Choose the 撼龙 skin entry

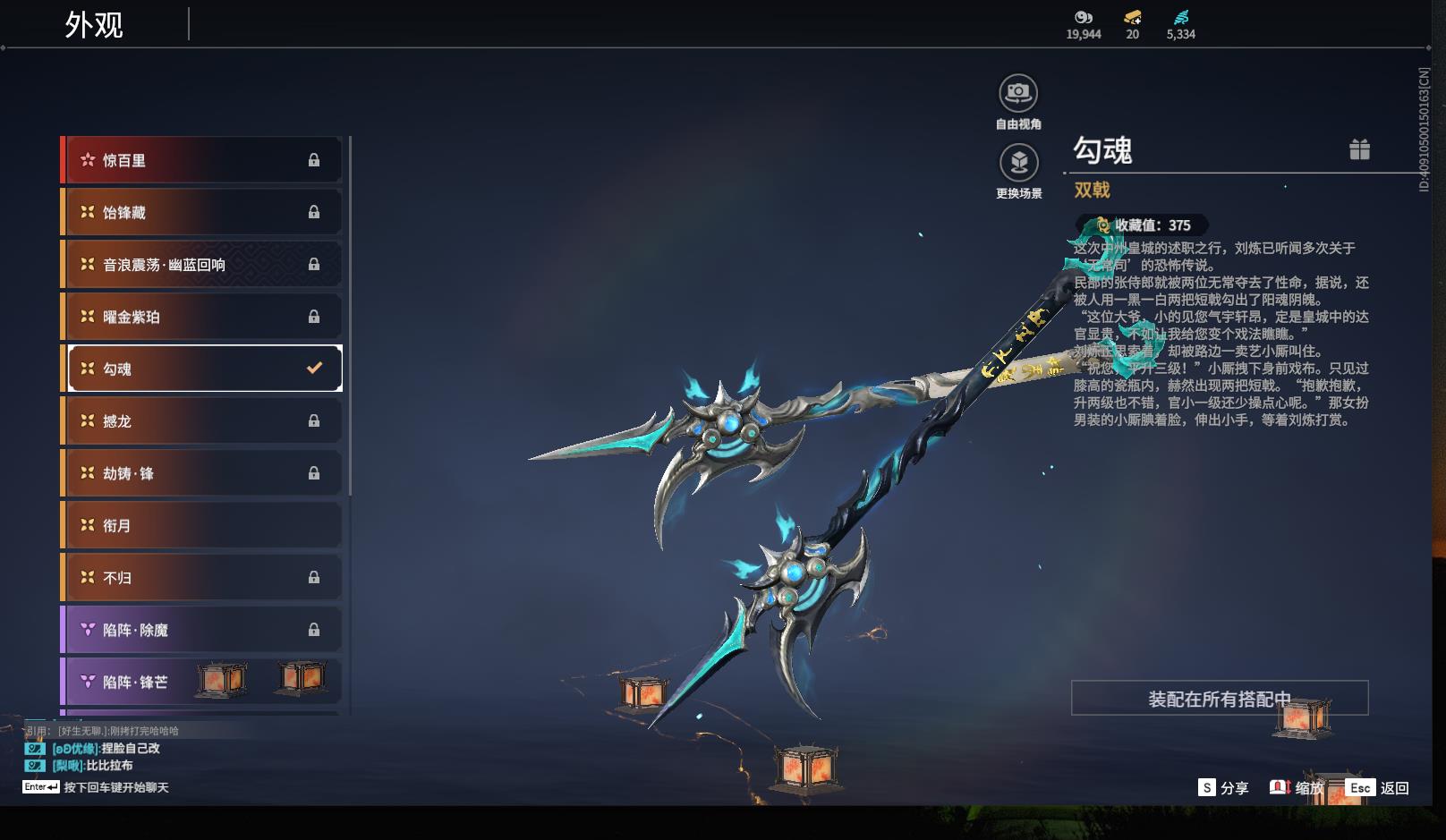coord(203,421)
